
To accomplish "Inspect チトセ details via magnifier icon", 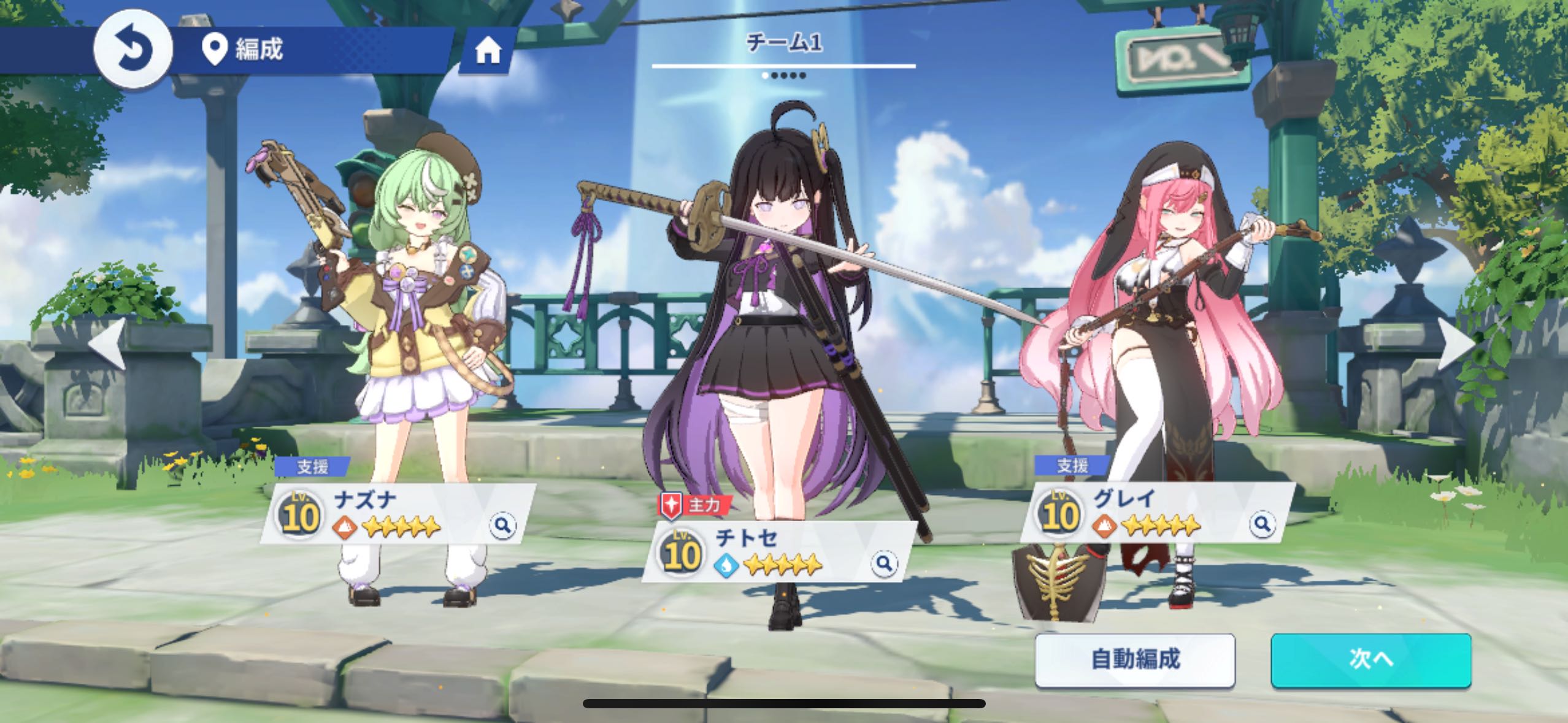I will tap(883, 563).
